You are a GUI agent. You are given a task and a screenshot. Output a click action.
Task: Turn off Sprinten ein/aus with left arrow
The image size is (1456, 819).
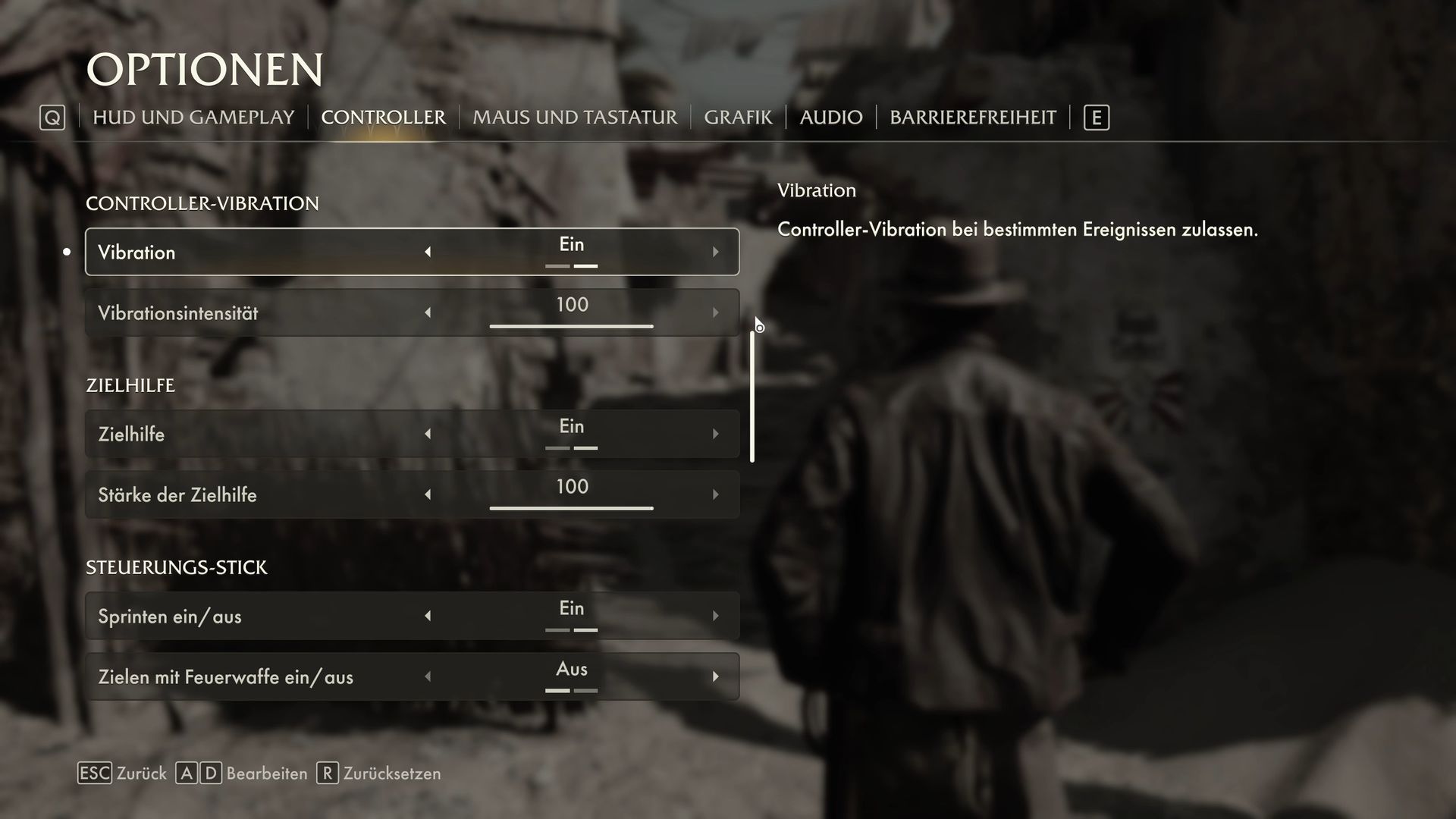pos(428,616)
